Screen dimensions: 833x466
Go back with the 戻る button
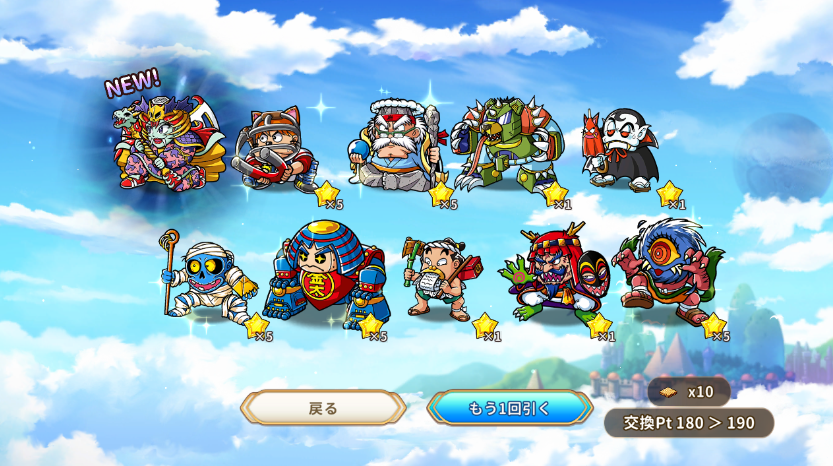tap(323, 408)
